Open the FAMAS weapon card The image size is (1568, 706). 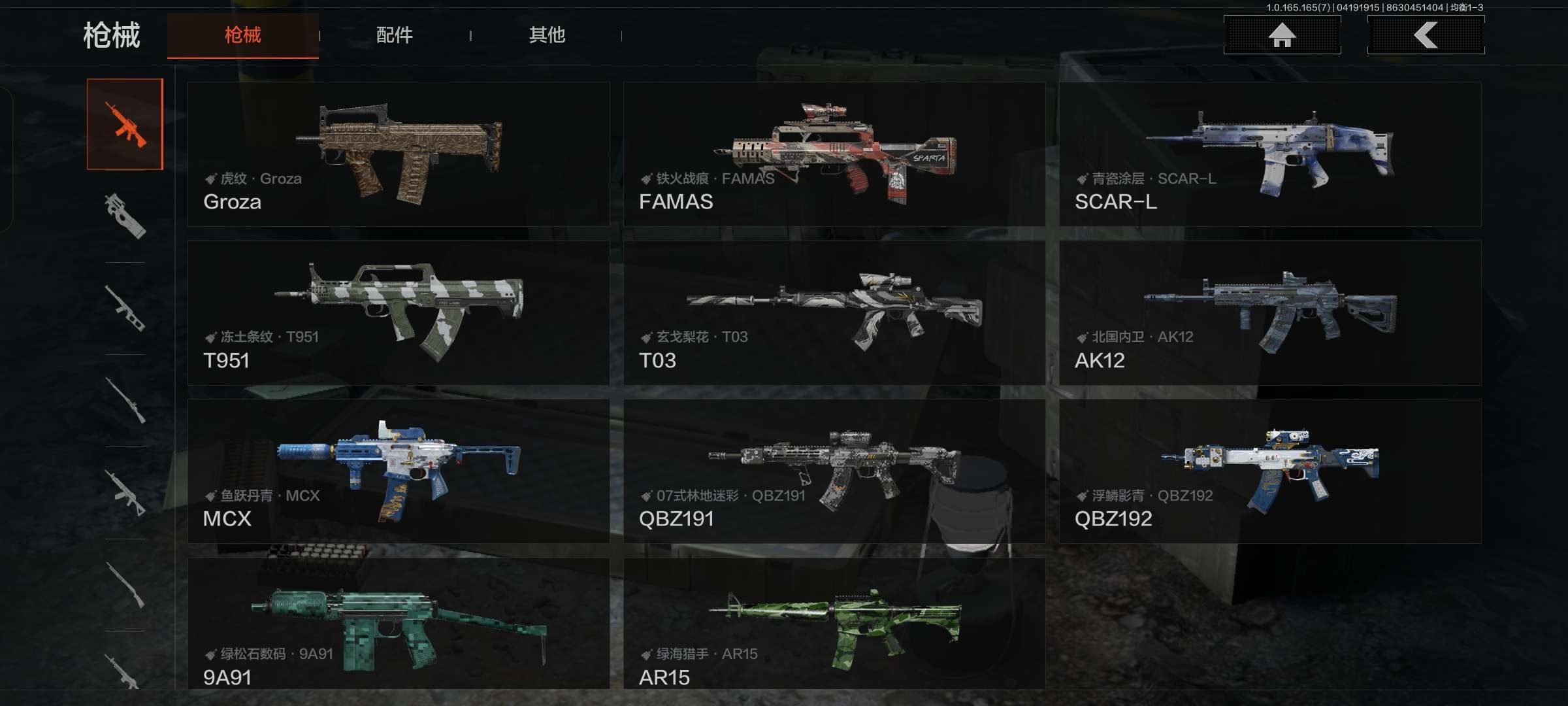pos(834,154)
